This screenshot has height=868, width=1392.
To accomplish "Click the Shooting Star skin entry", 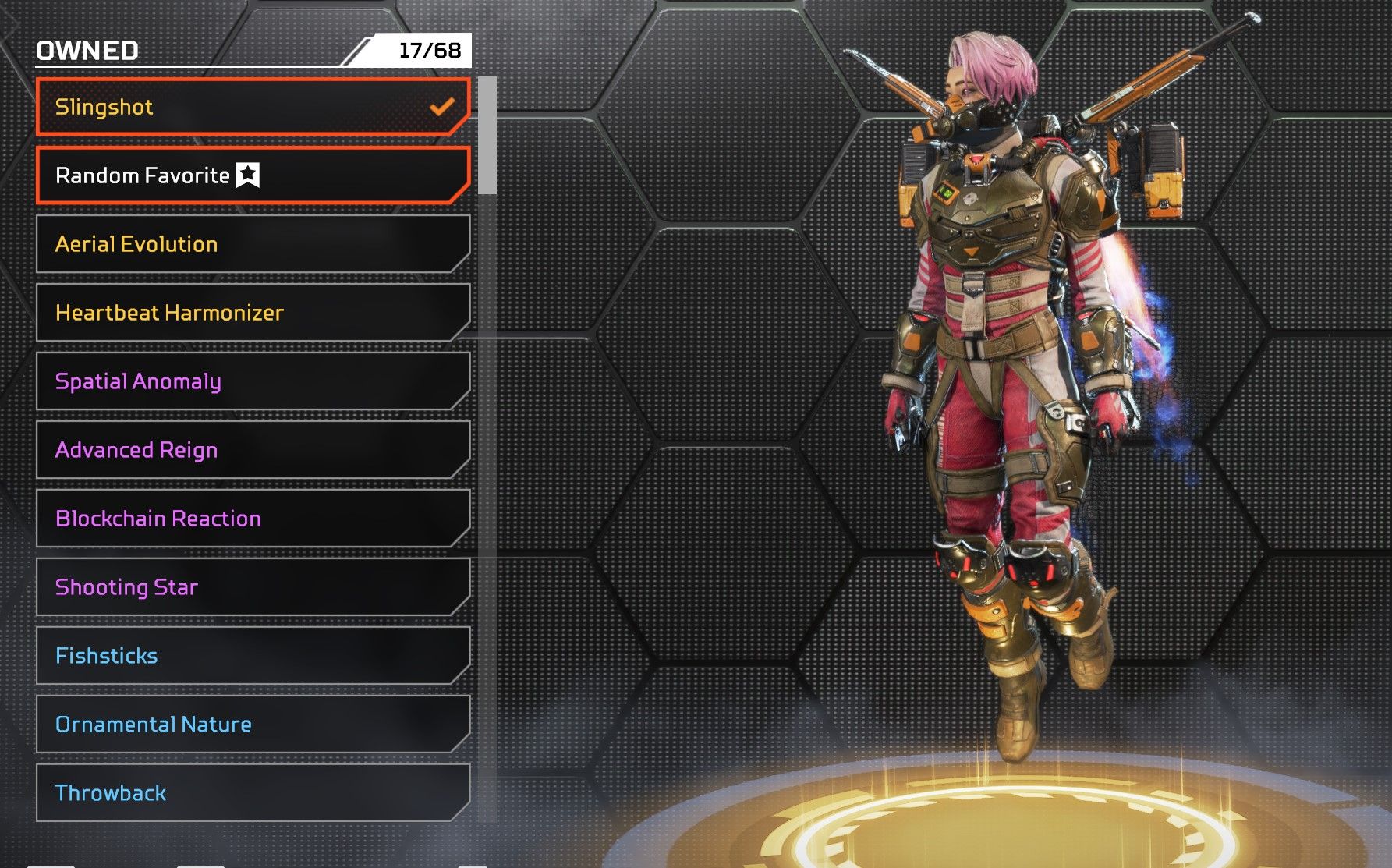I will pos(253,587).
